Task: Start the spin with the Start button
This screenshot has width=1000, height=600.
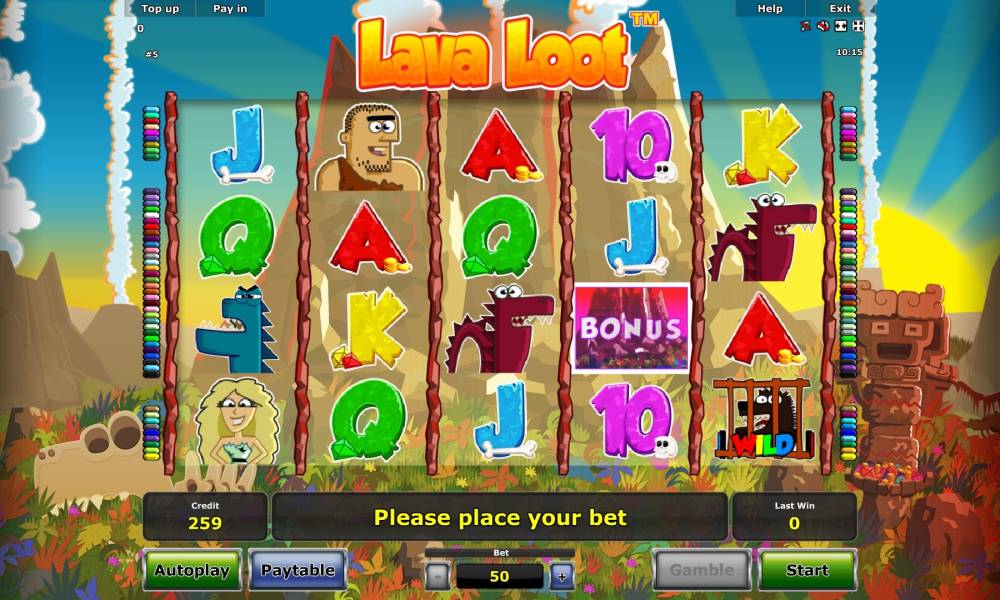Action: click(807, 570)
